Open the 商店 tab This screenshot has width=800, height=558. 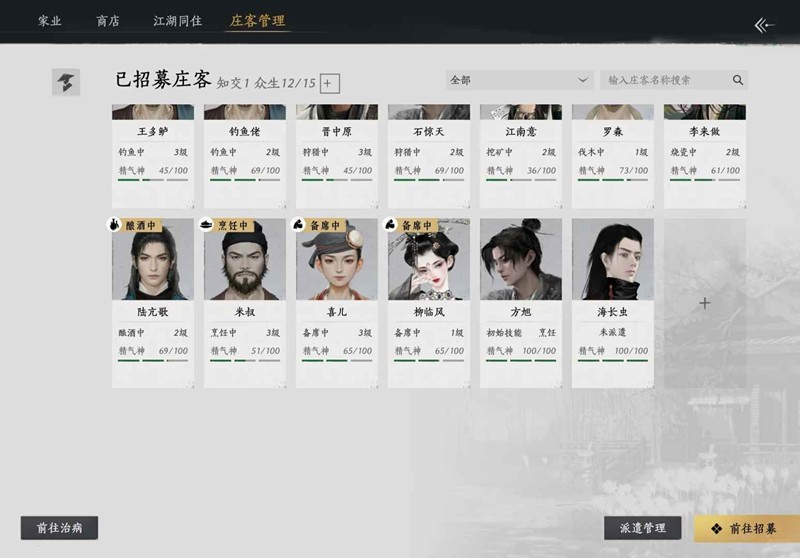[x=108, y=20]
